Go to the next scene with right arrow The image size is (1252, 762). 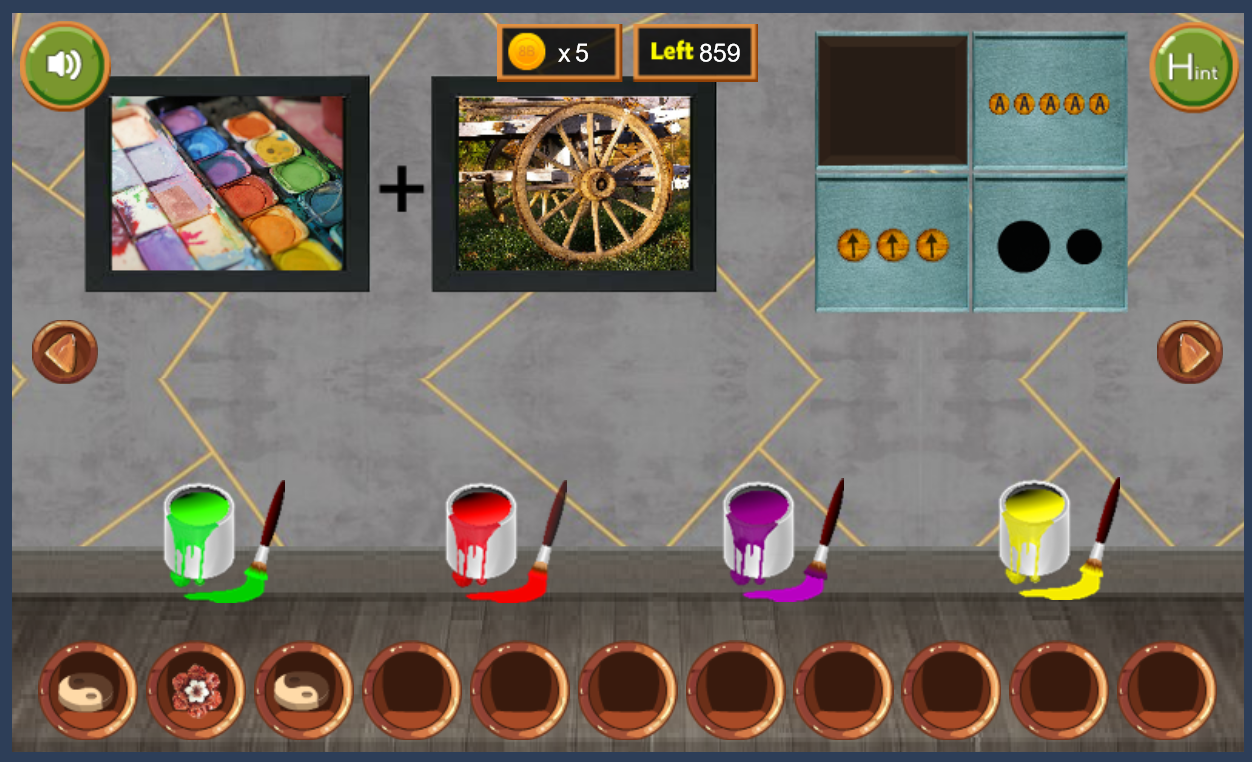tap(1189, 352)
